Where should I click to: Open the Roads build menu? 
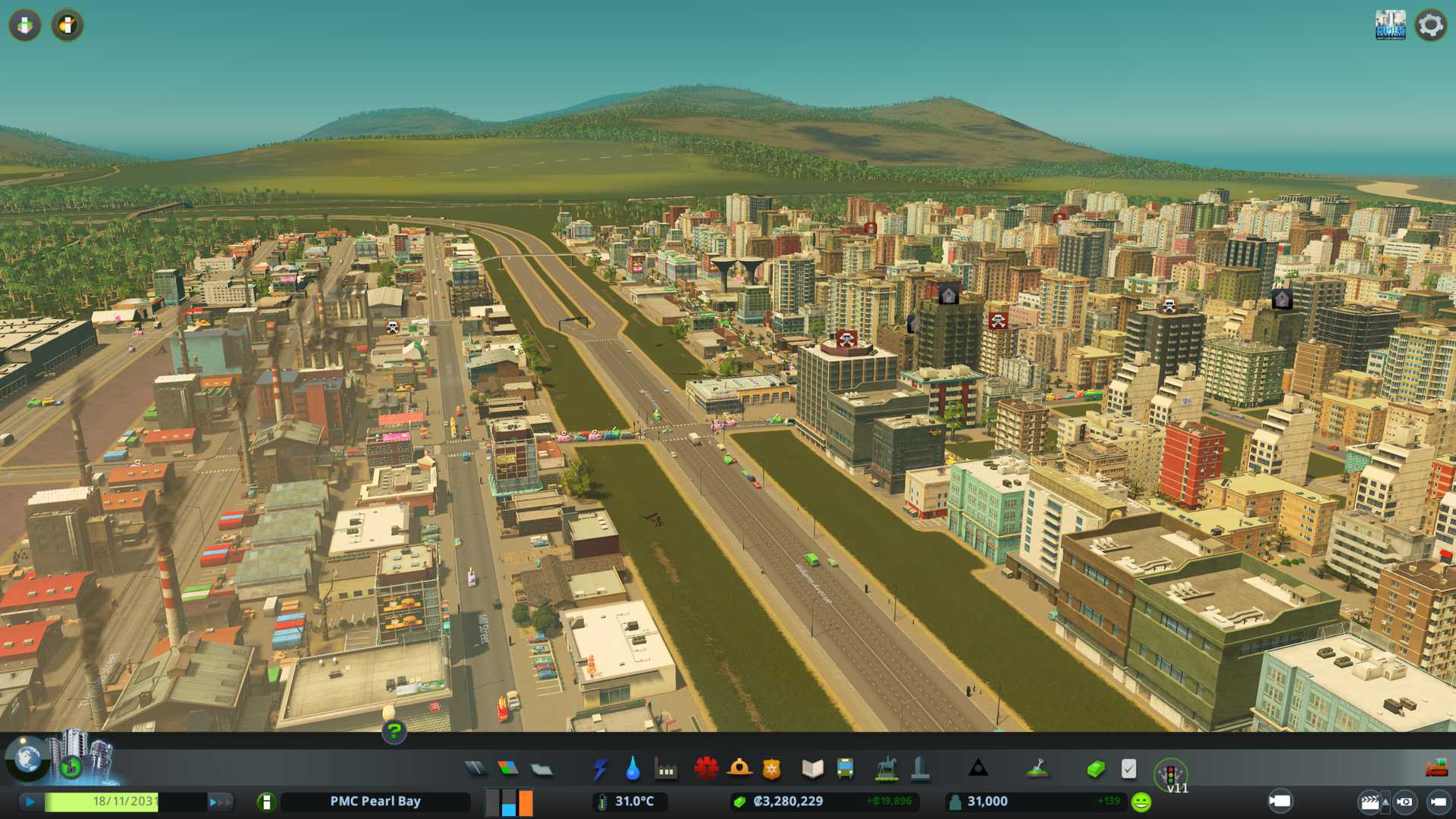475,769
